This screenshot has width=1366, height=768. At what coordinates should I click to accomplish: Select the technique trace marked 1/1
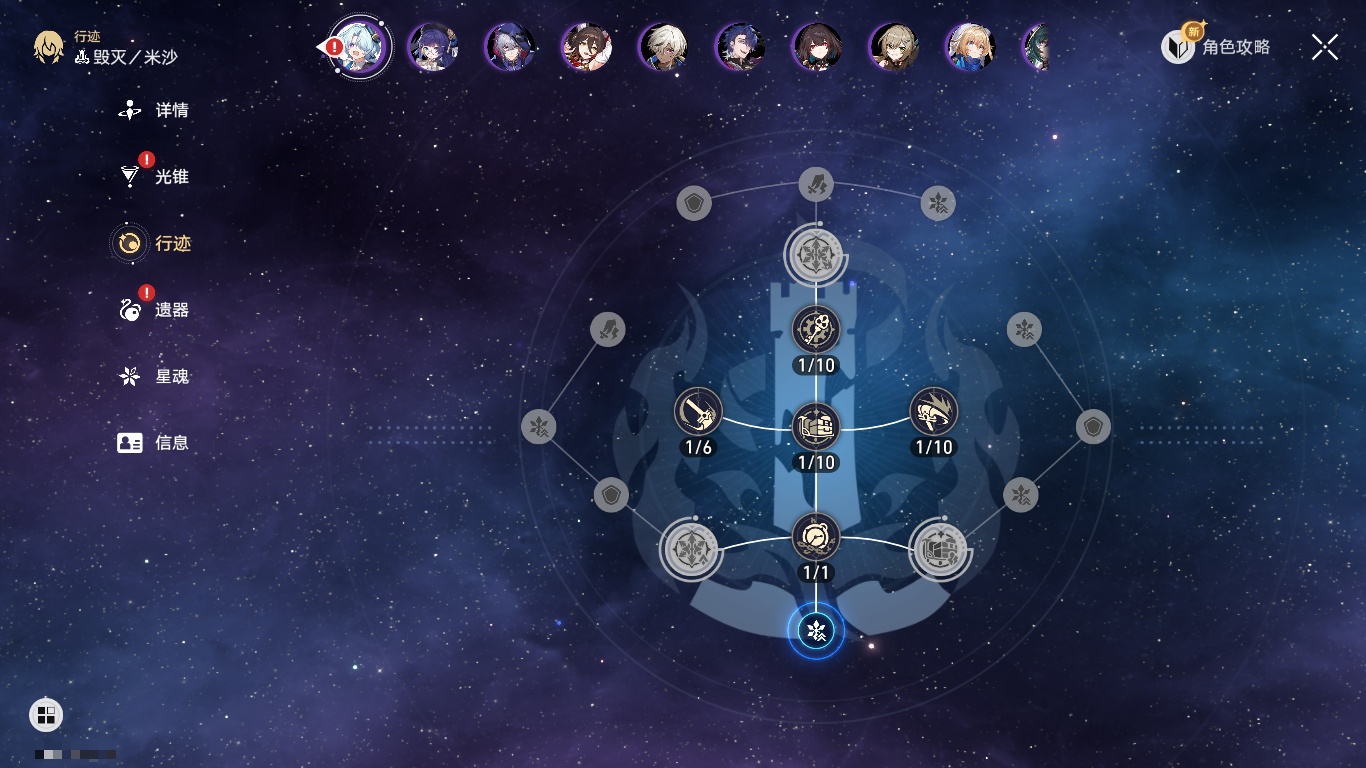(x=816, y=537)
